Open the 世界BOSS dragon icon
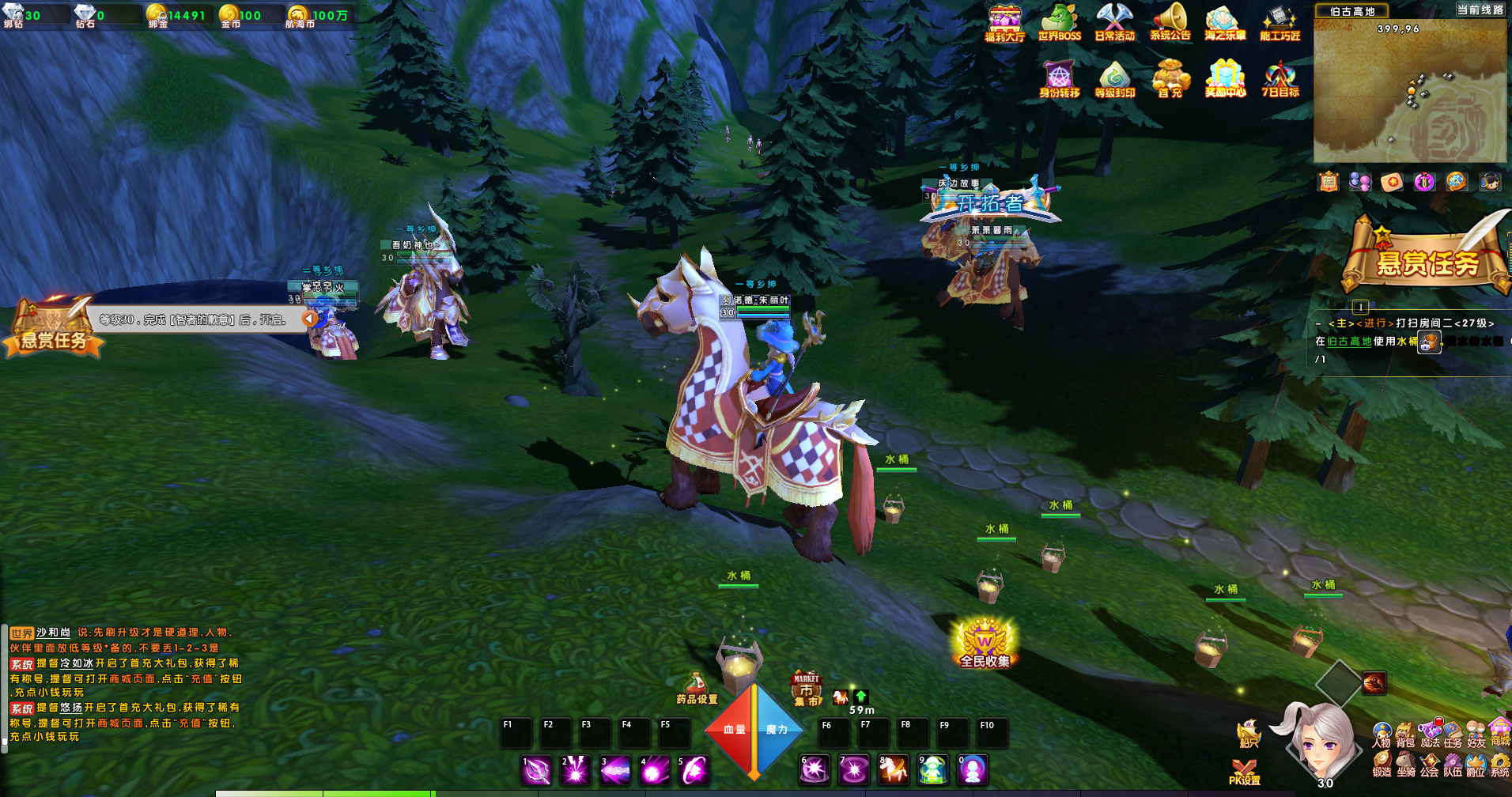This screenshot has height=797, width=1512. (x=1059, y=22)
